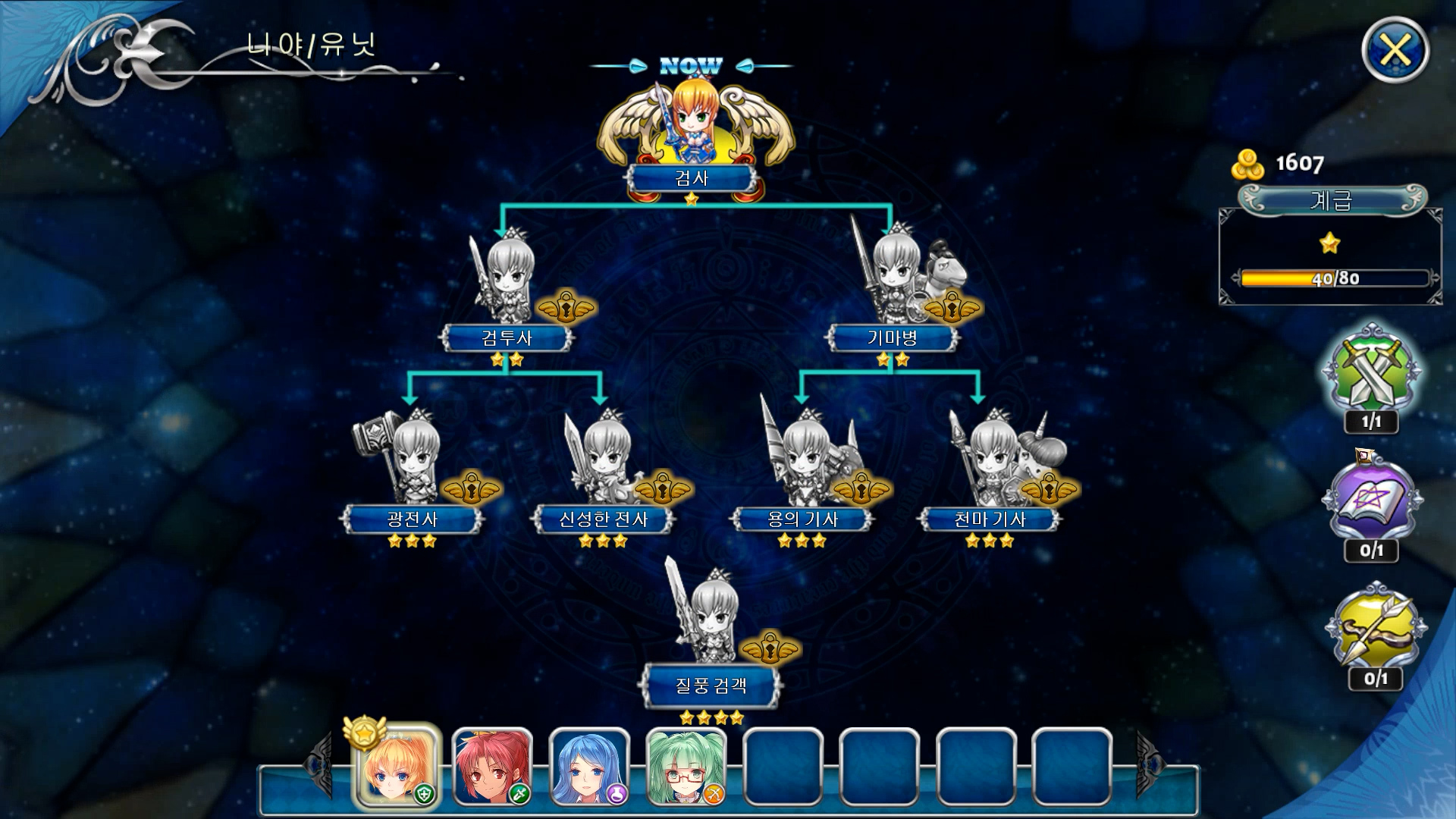Show previous characters with the left arrow
1456x819 pixels.
pyautogui.click(x=318, y=764)
